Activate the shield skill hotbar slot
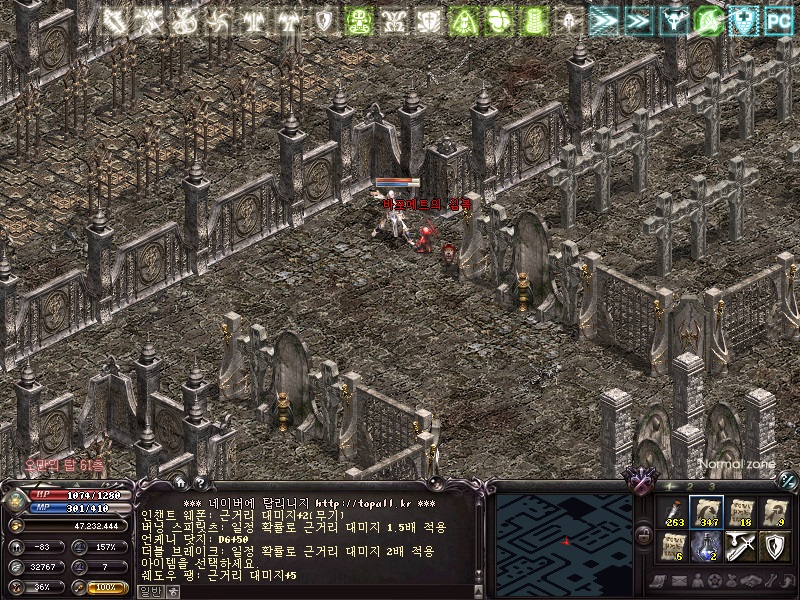The image size is (800, 600). point(775,547)
